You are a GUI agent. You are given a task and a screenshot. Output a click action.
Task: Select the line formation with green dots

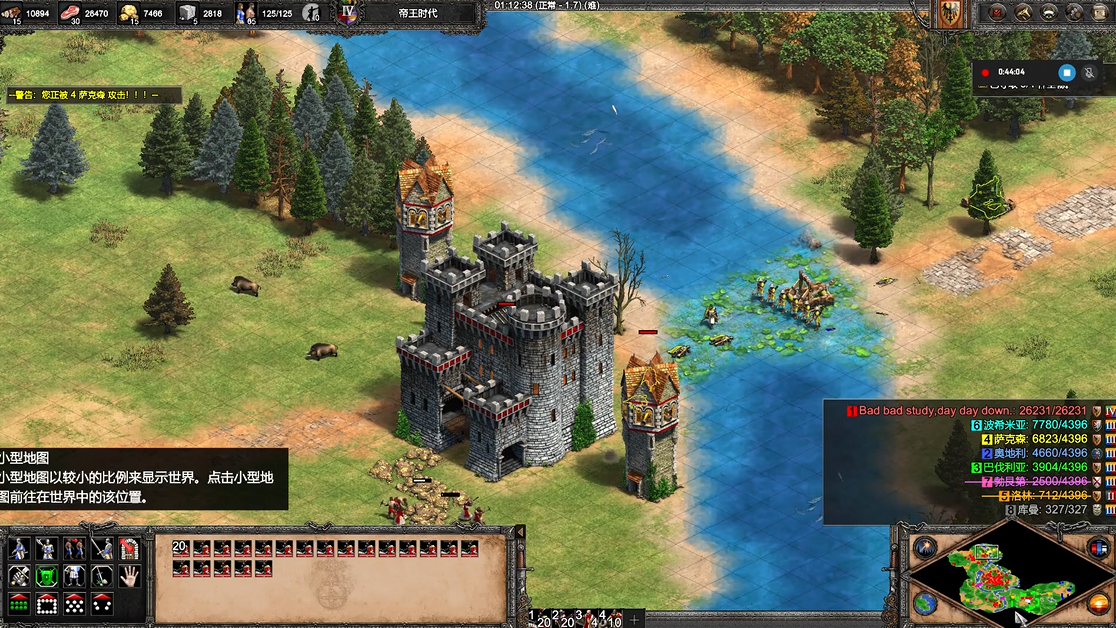18,604
